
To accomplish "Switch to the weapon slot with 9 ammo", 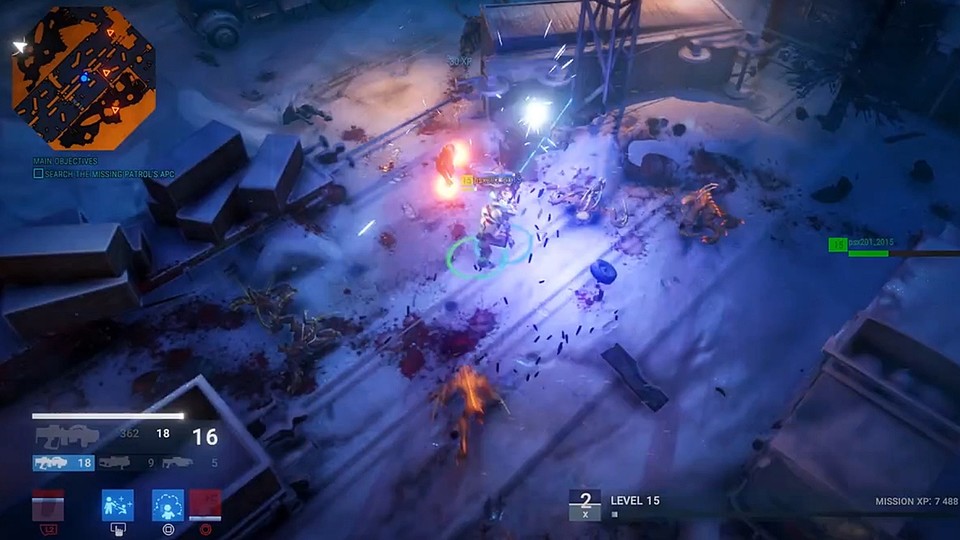I will point(127,463).
